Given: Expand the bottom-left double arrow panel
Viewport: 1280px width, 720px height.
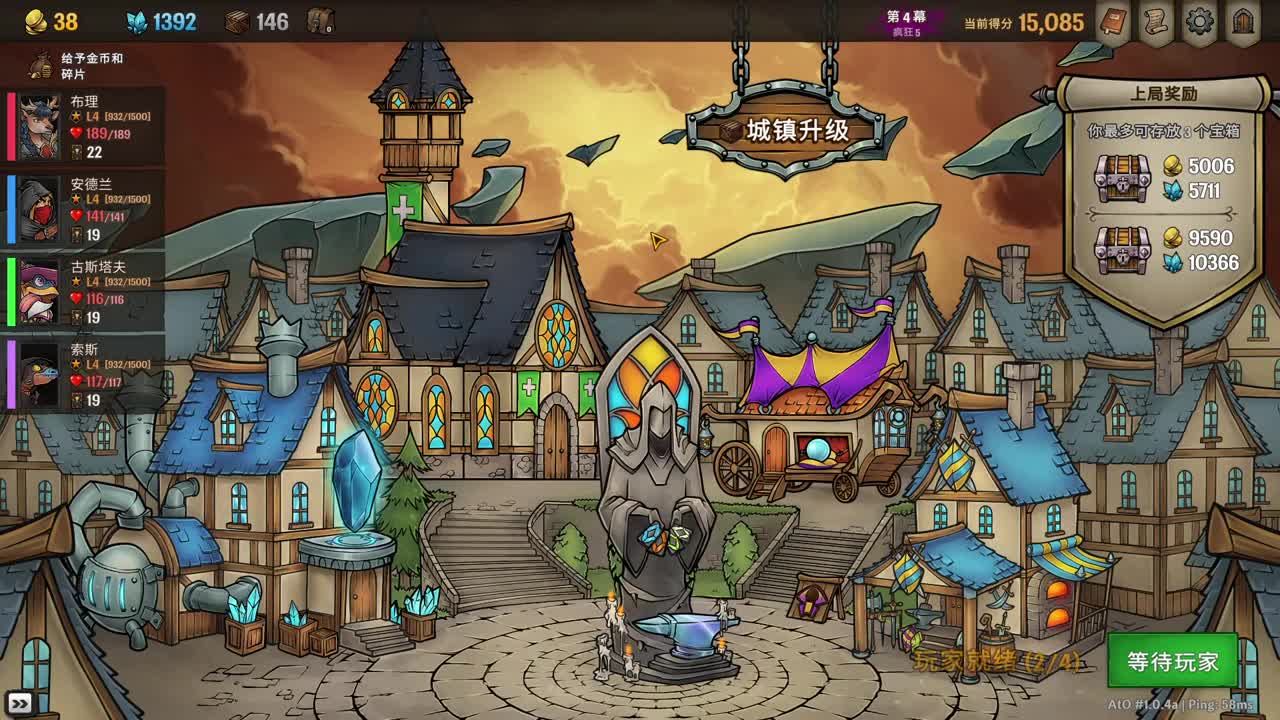Looking at the screenshot, I should coord(20,705).
